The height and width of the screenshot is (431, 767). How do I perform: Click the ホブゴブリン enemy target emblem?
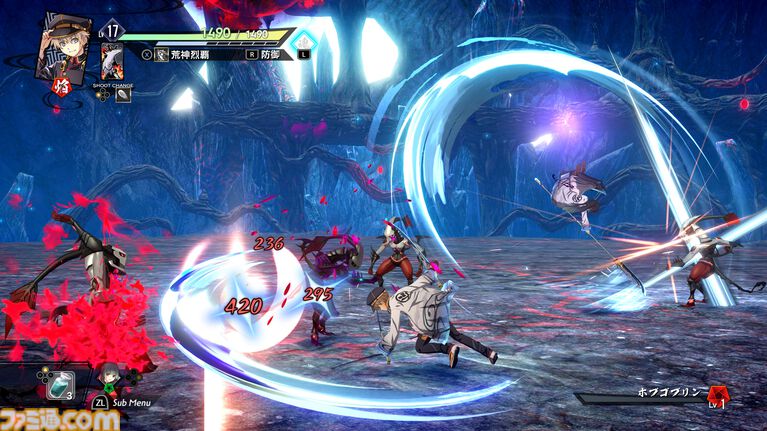point(717,397)
